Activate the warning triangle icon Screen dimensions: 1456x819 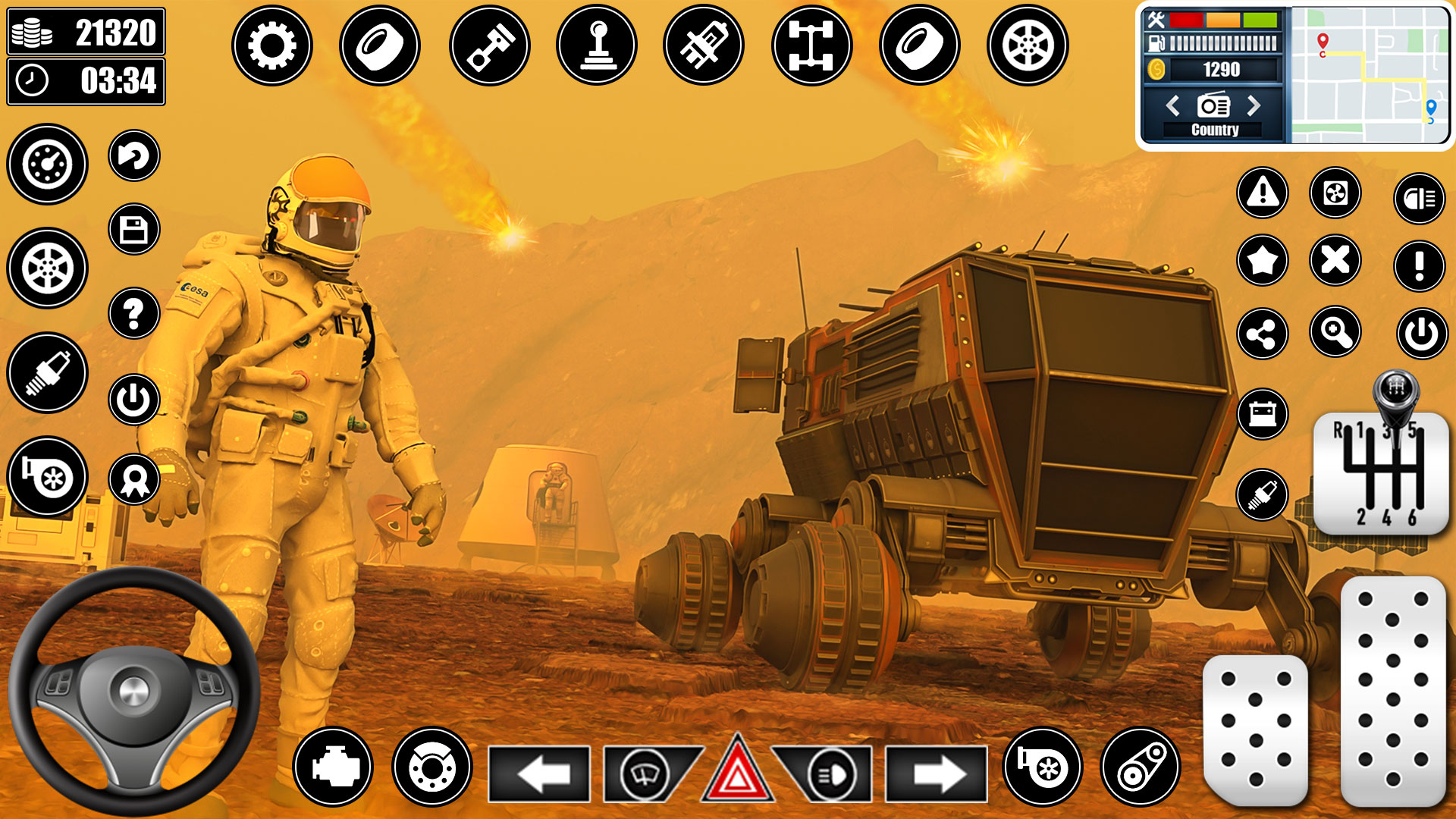(x=1263, y=193)
